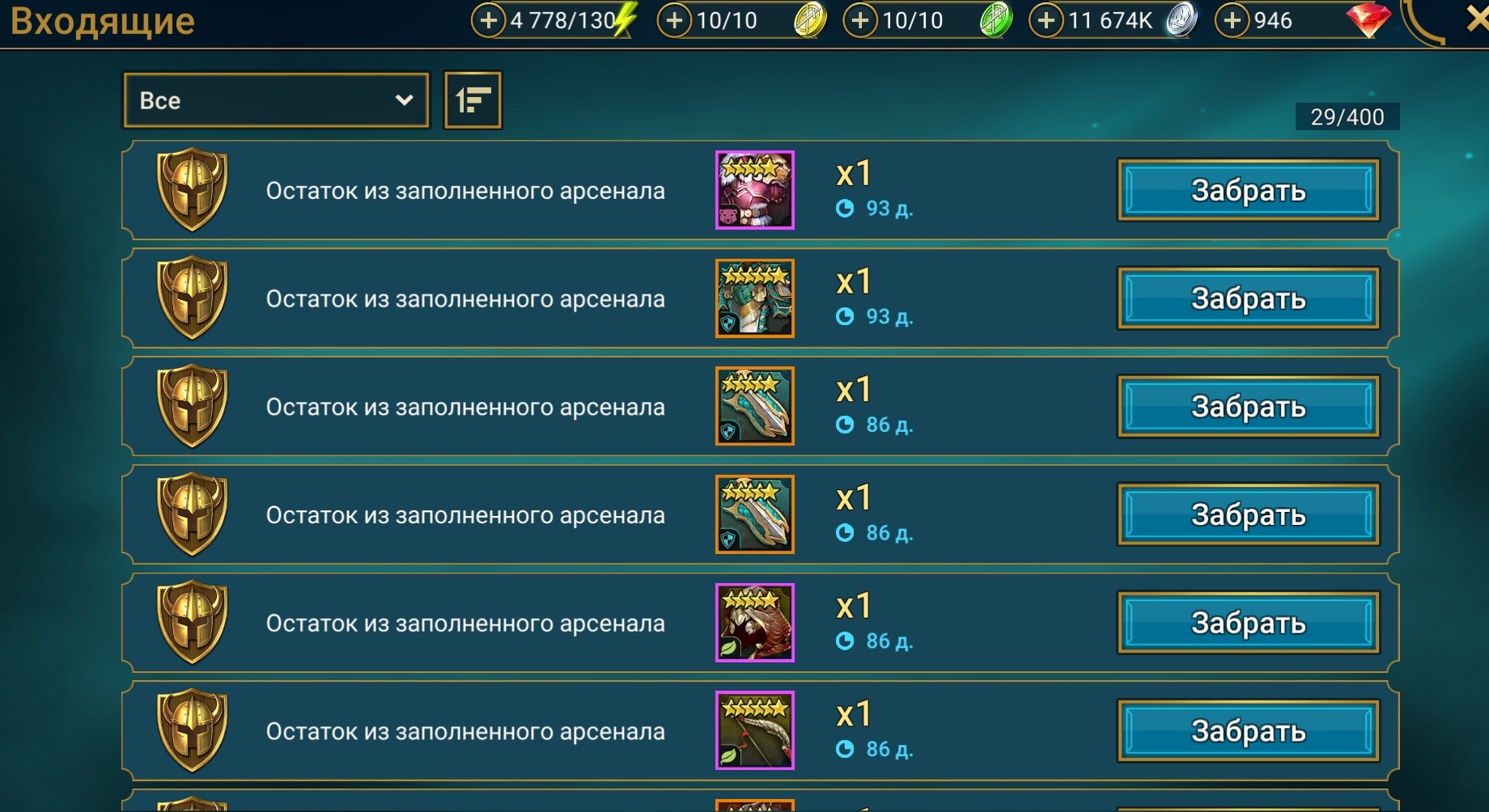Inspect the five-star bow thumbnail

[754, 731]
